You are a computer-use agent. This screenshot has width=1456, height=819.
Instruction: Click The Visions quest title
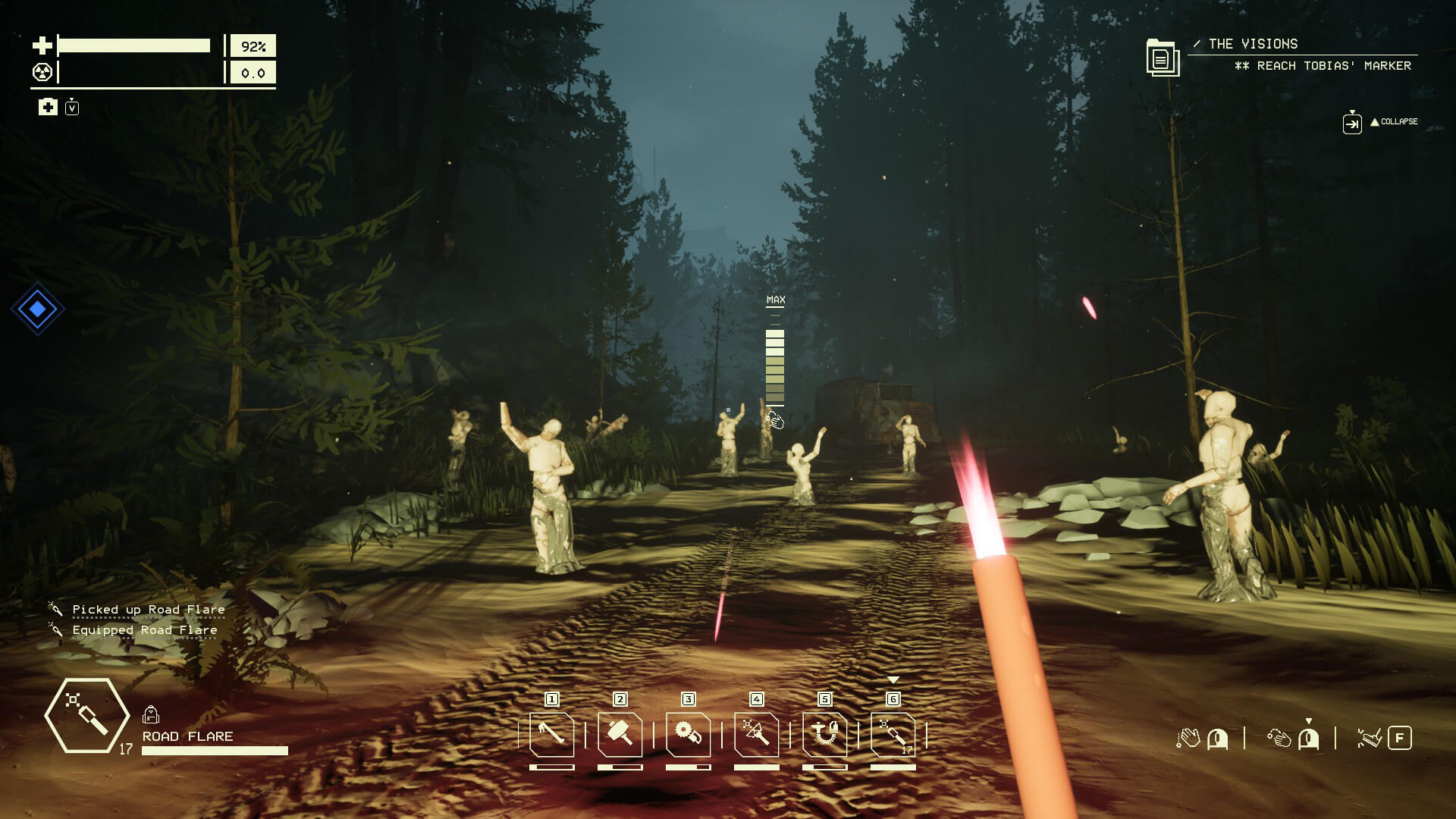pos(1253,44)
